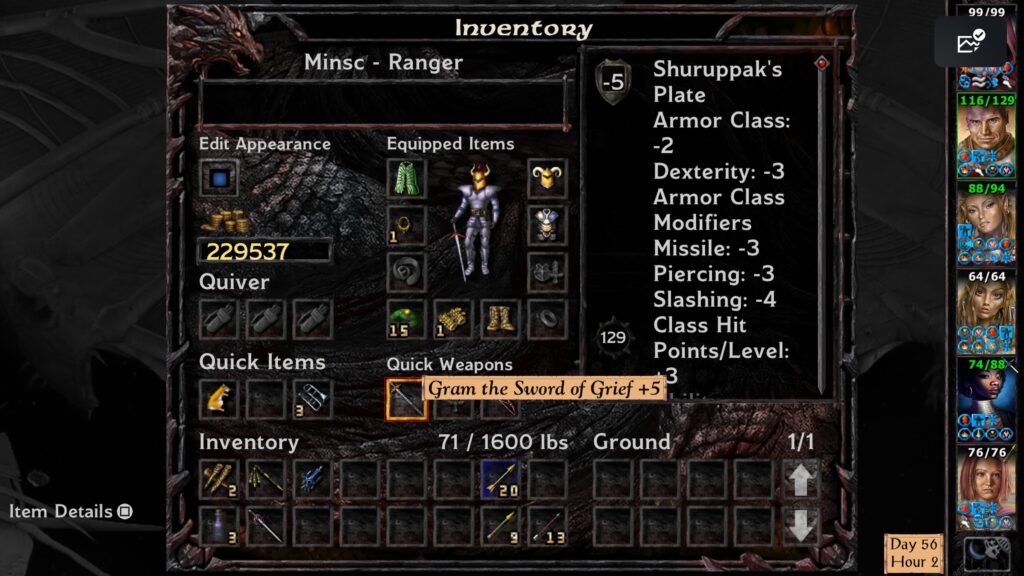Screen dimensions: 1024x576
Task: Use the hamster quick item slot
Action: (x=218, y=397)
